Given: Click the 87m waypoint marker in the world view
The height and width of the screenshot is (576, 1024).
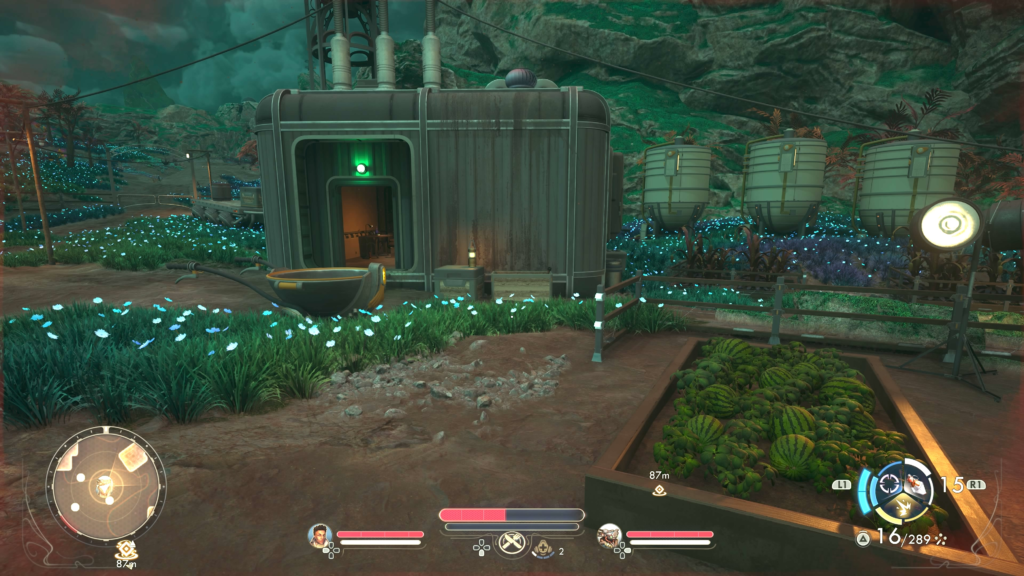Looking at the screenshot, I should [x=659, y=490].
